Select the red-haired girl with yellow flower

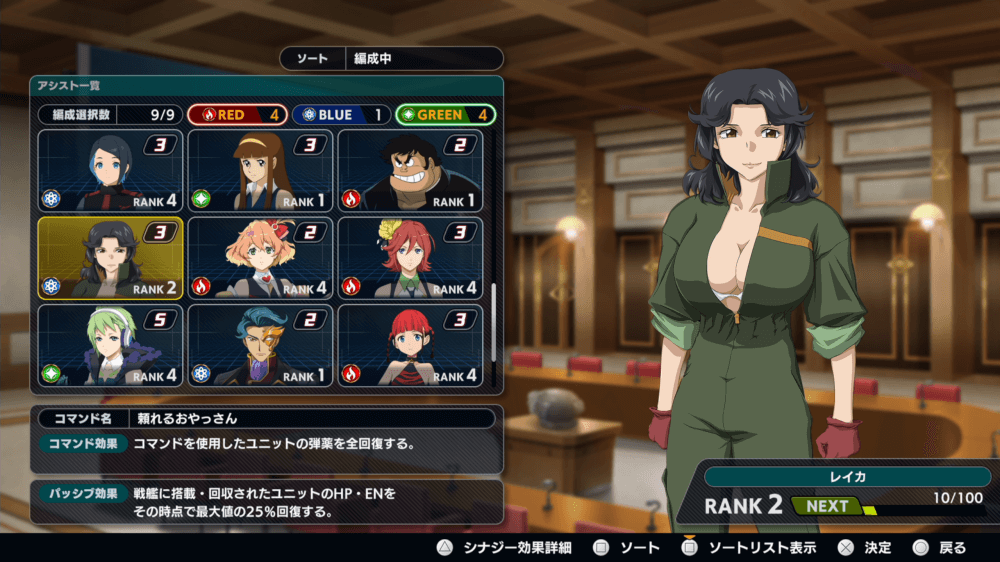pos(410,258)
